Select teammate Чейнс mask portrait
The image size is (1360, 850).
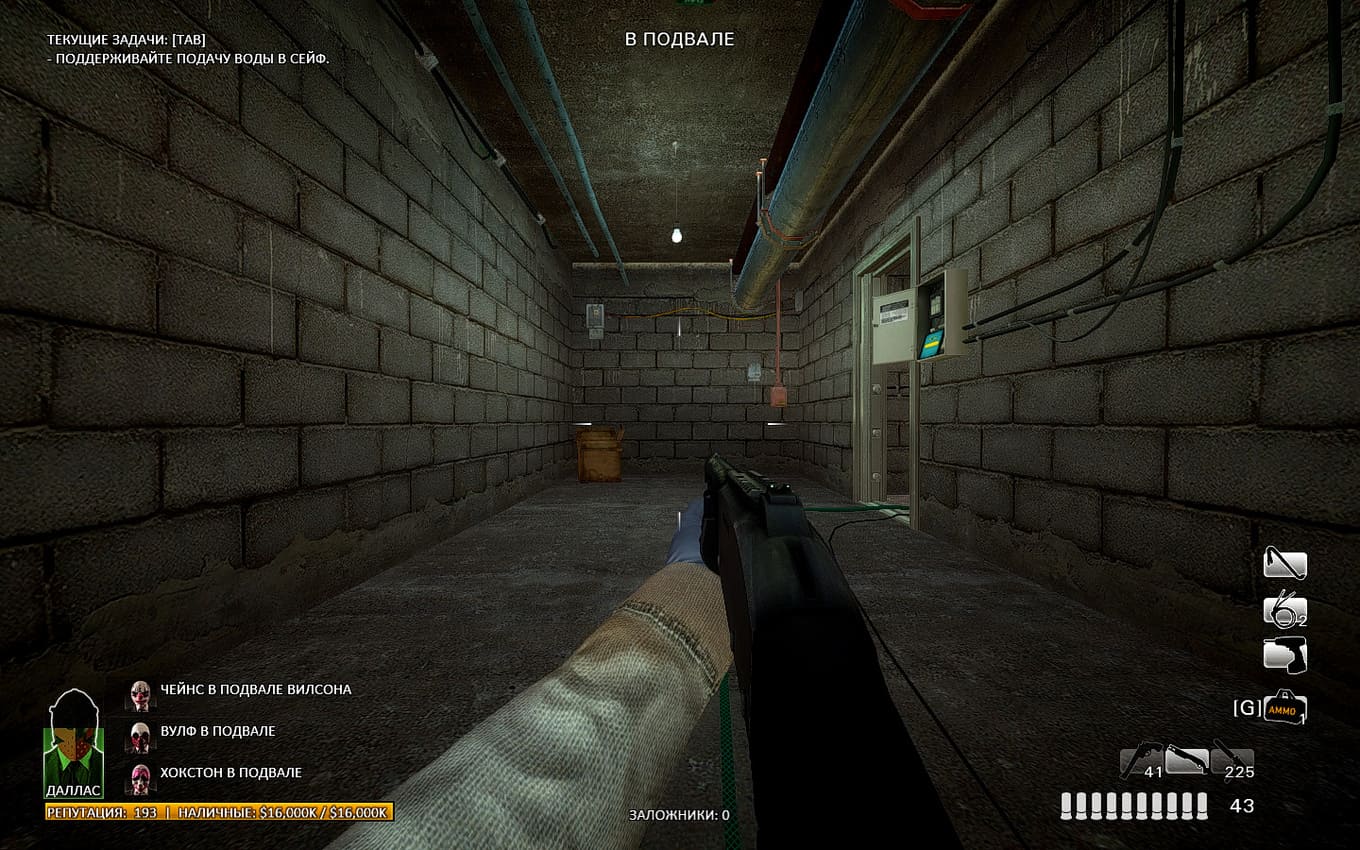click(140, 691)
